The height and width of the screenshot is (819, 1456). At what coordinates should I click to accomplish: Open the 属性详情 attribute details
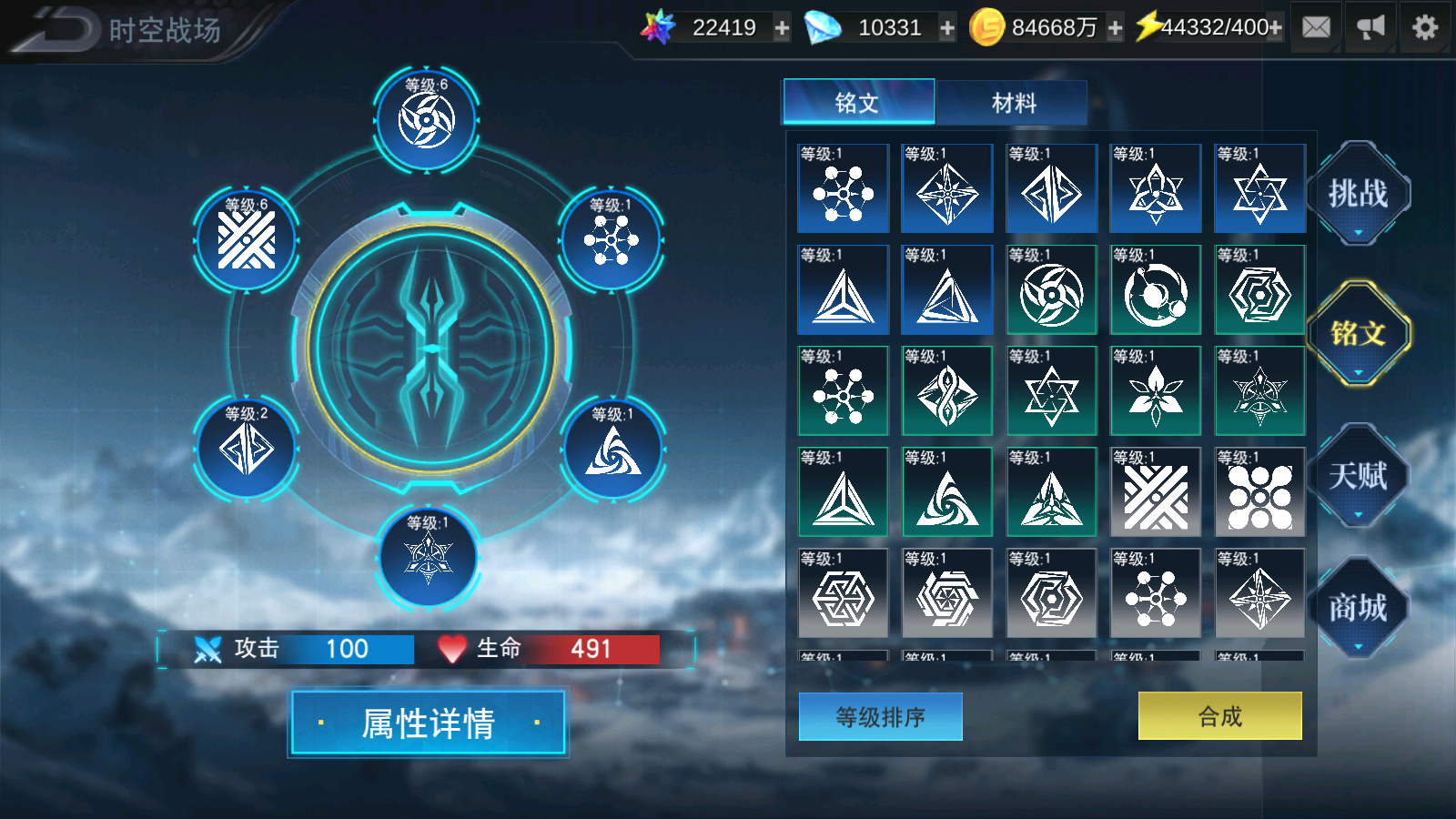(x=428, y=722)
